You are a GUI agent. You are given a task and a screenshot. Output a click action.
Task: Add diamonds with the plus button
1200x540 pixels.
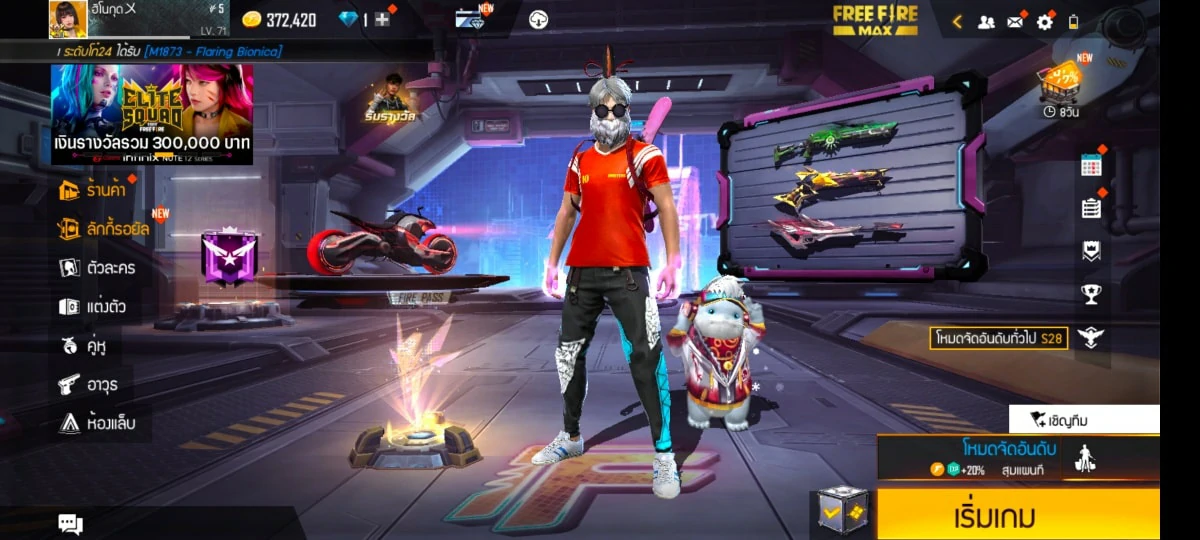coord(382,19)
